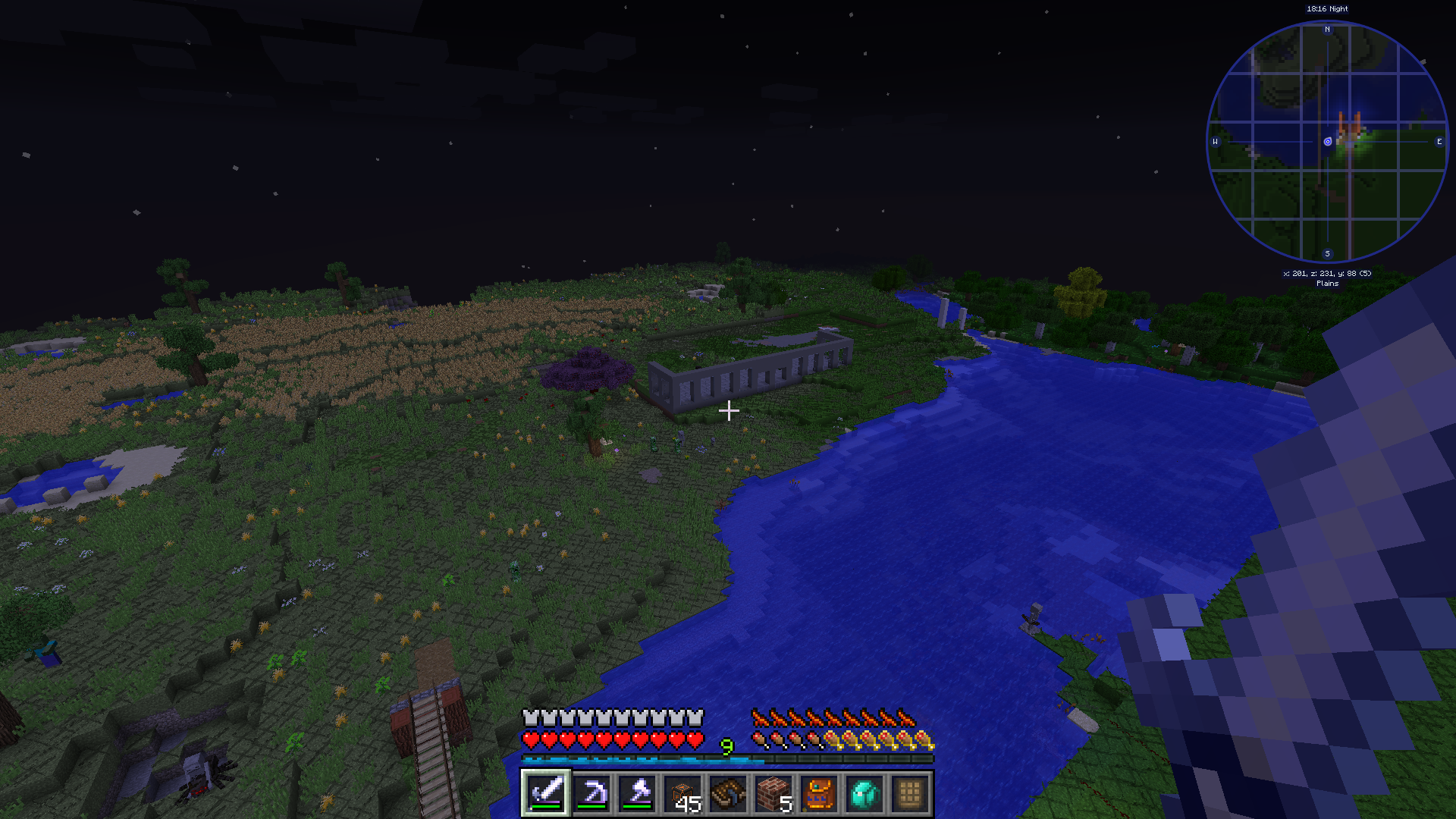Select the axe hotbar slot

click(x=637, y=793)
